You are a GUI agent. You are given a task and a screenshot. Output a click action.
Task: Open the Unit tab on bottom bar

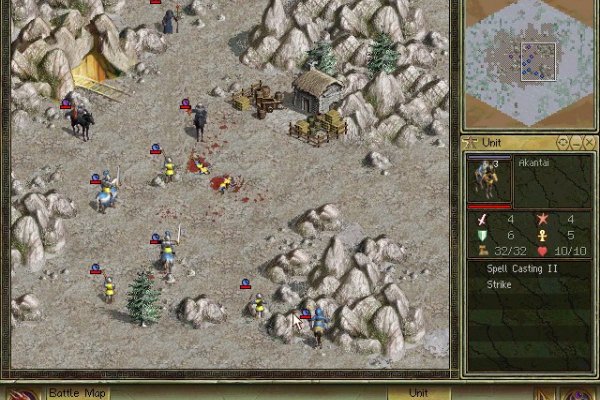419,393
